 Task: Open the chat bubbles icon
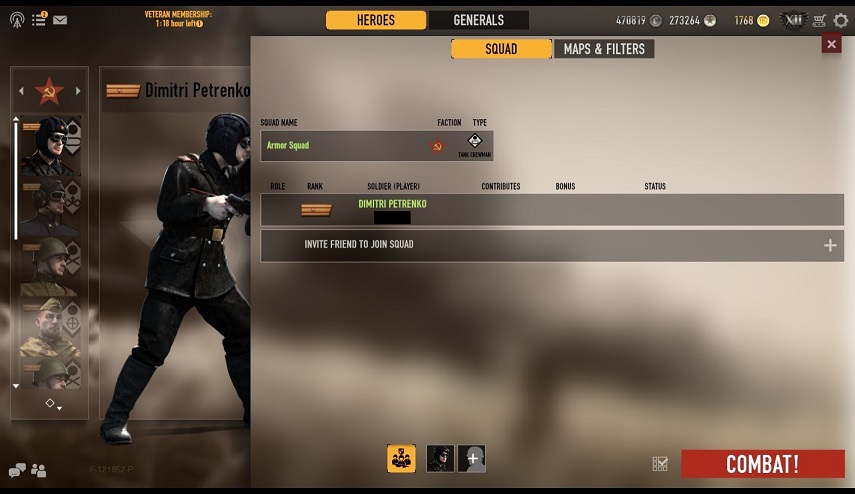point(17,470)
